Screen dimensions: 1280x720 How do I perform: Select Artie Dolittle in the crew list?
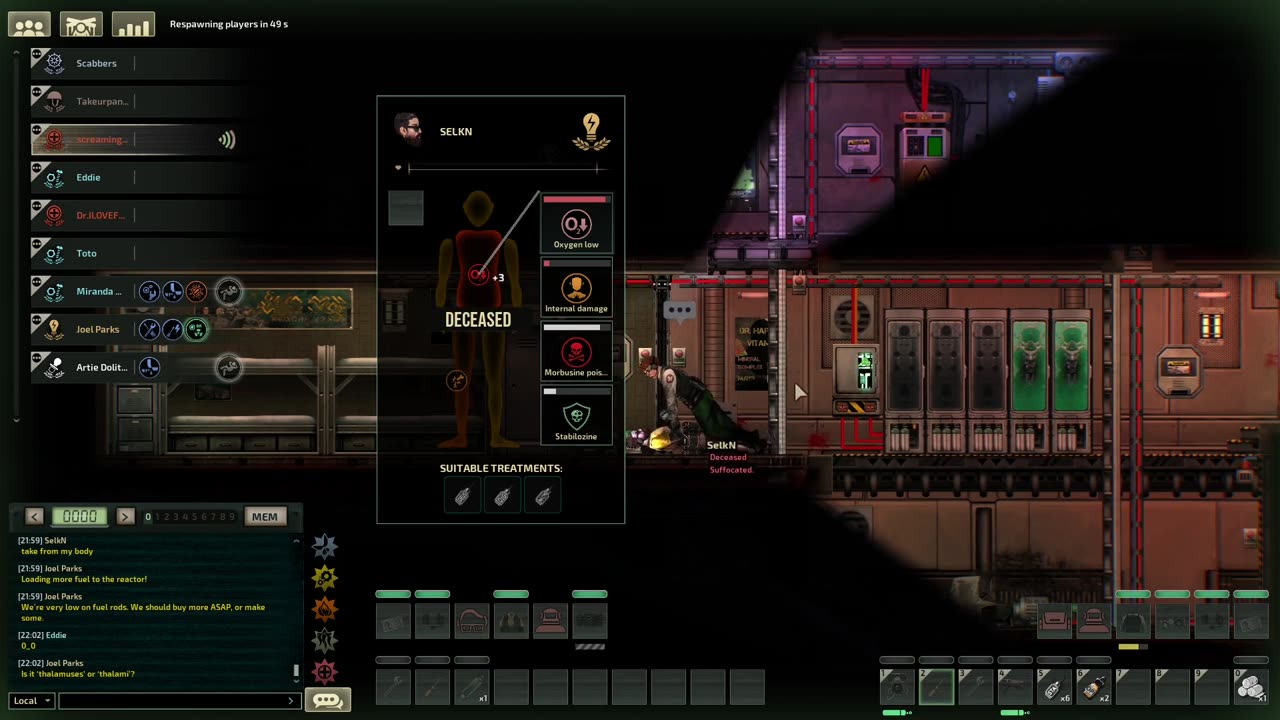tap(101, 368)
